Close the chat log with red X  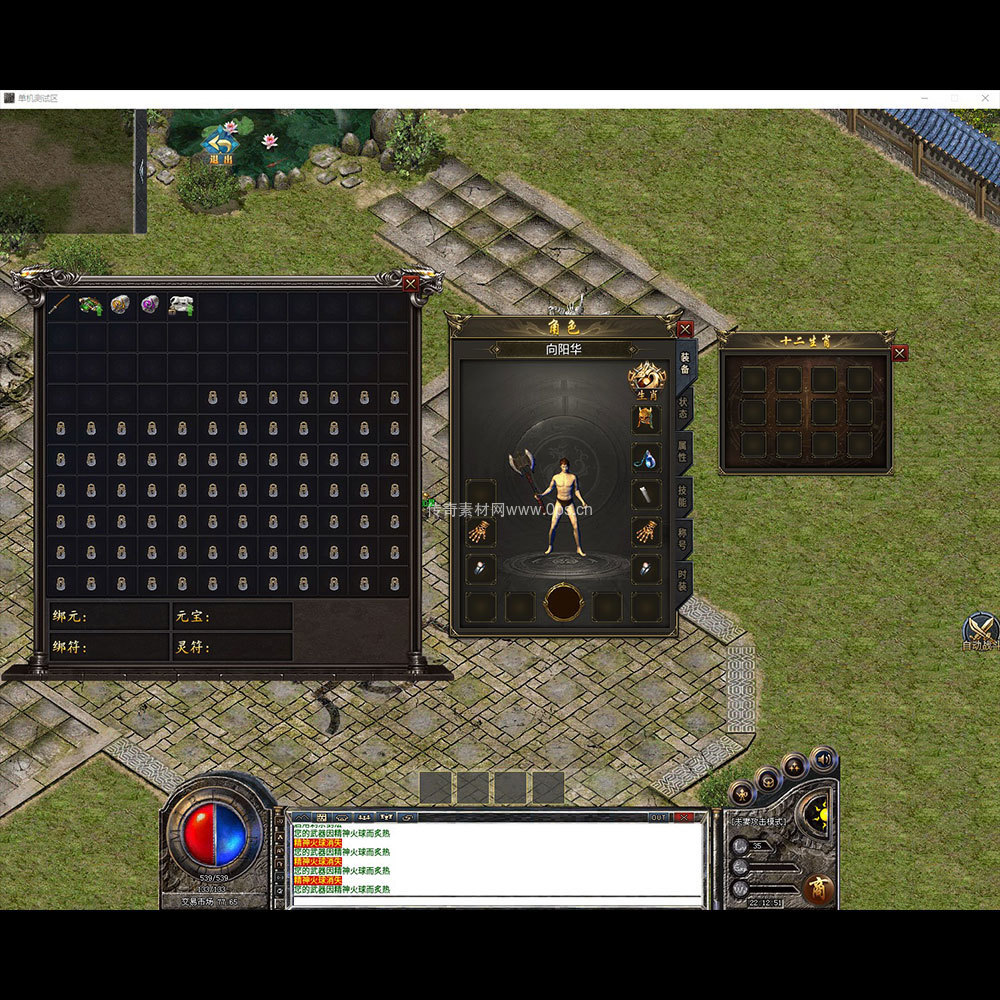pos(684,817)
